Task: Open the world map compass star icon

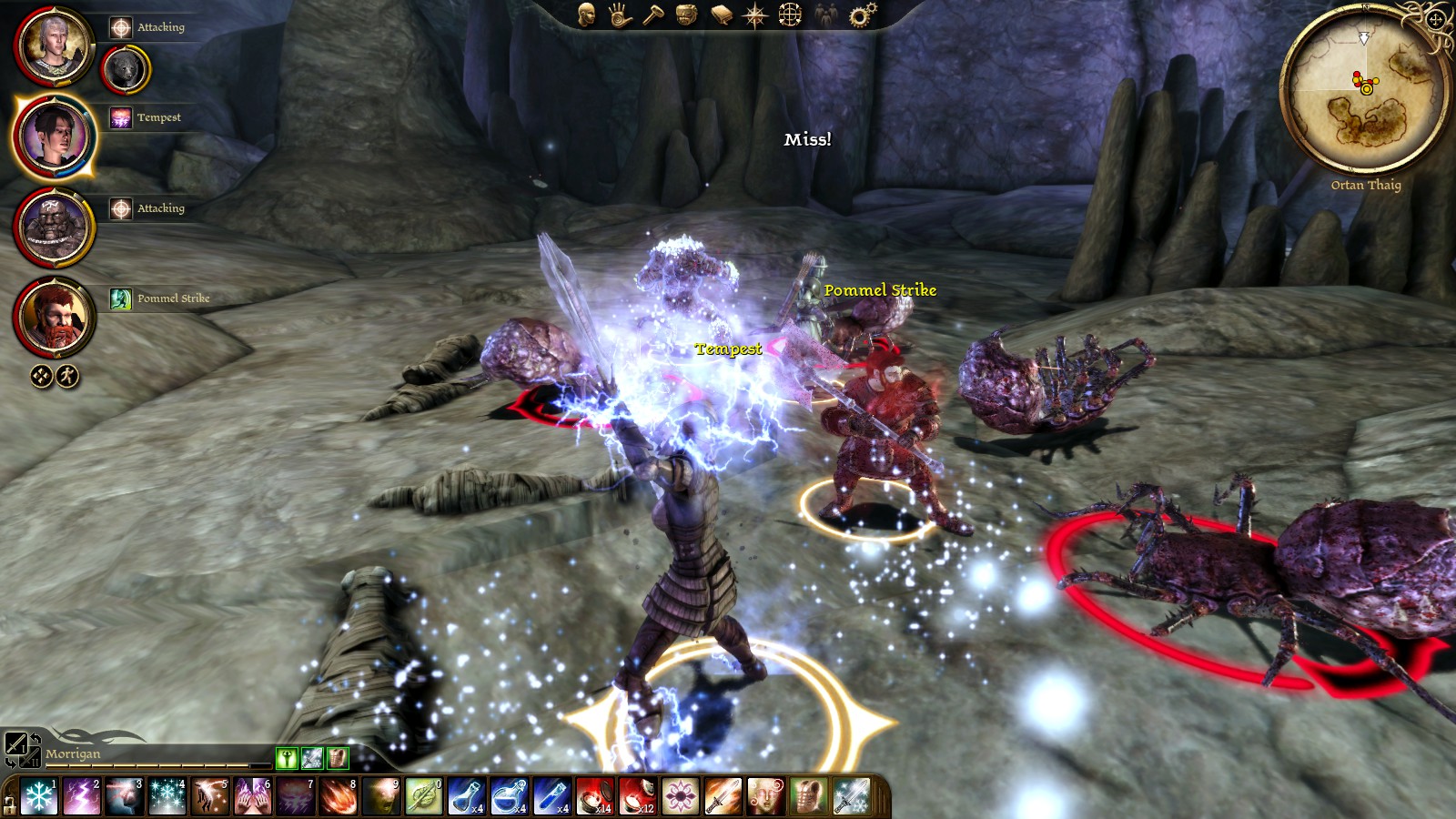Action: 755,15
